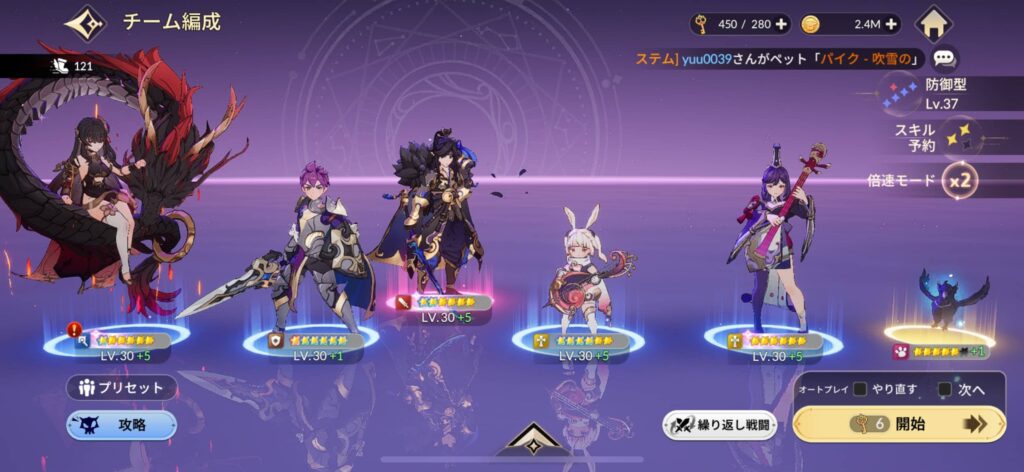
Task: Add more gold coins with the plus button
Action: coord(891,24)
